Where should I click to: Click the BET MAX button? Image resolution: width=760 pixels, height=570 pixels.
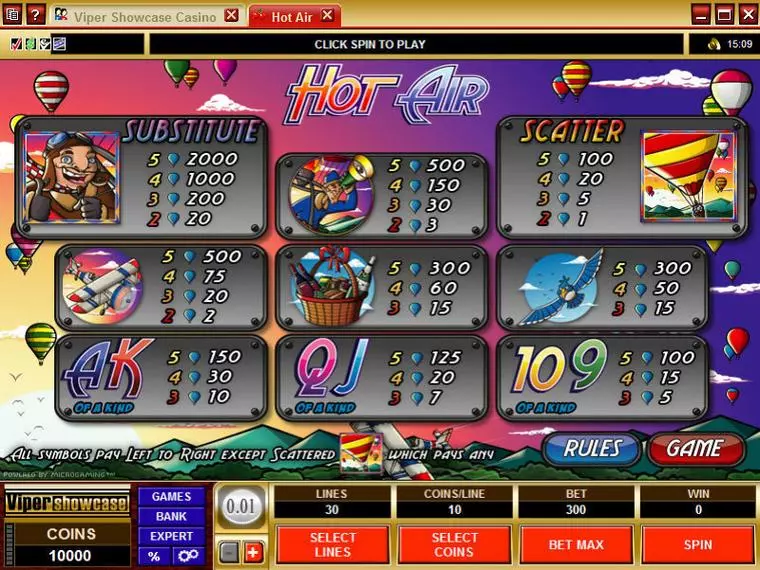pos(575,545)
